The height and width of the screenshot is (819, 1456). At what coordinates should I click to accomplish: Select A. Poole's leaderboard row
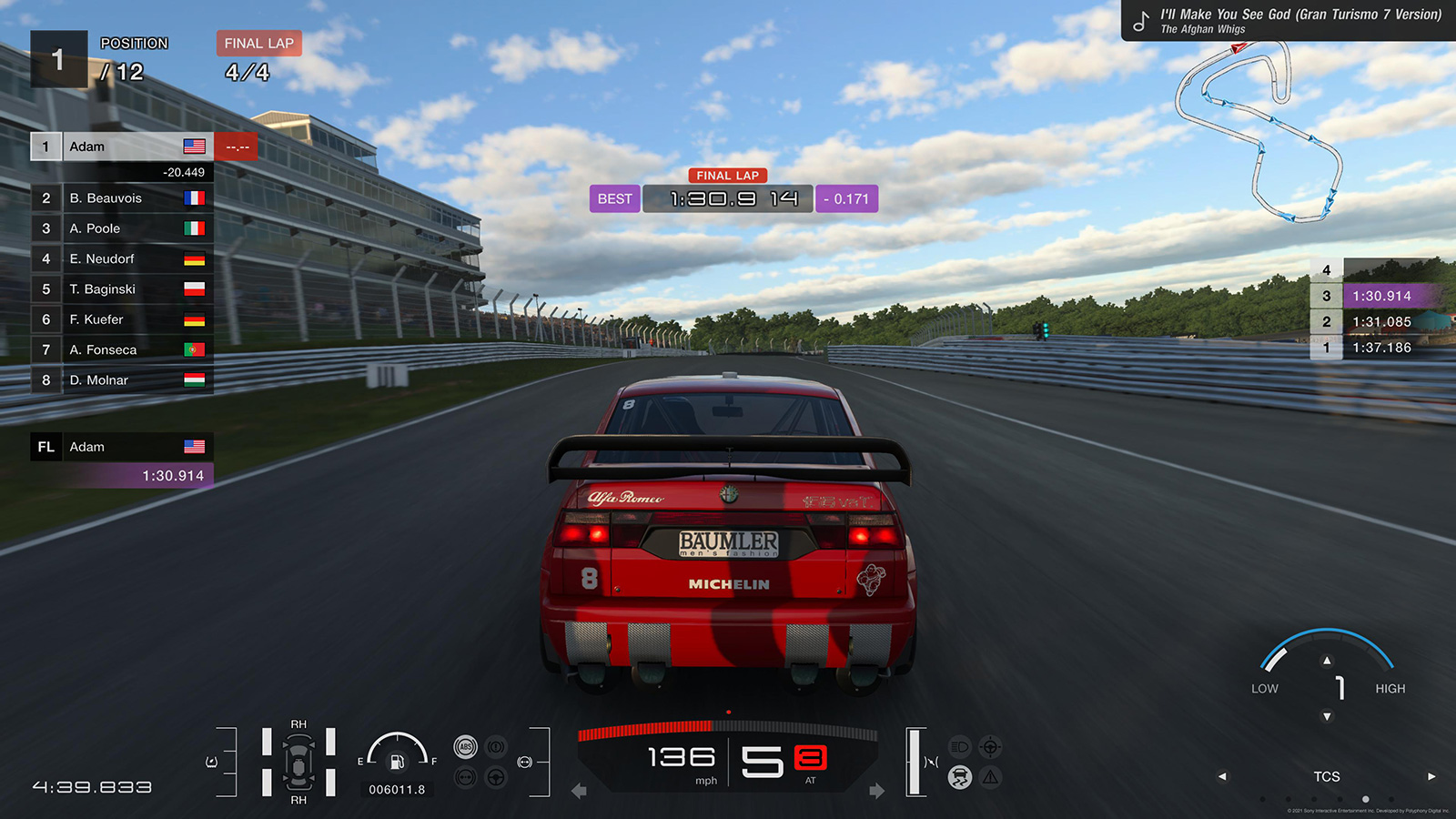tap(122, 228)
